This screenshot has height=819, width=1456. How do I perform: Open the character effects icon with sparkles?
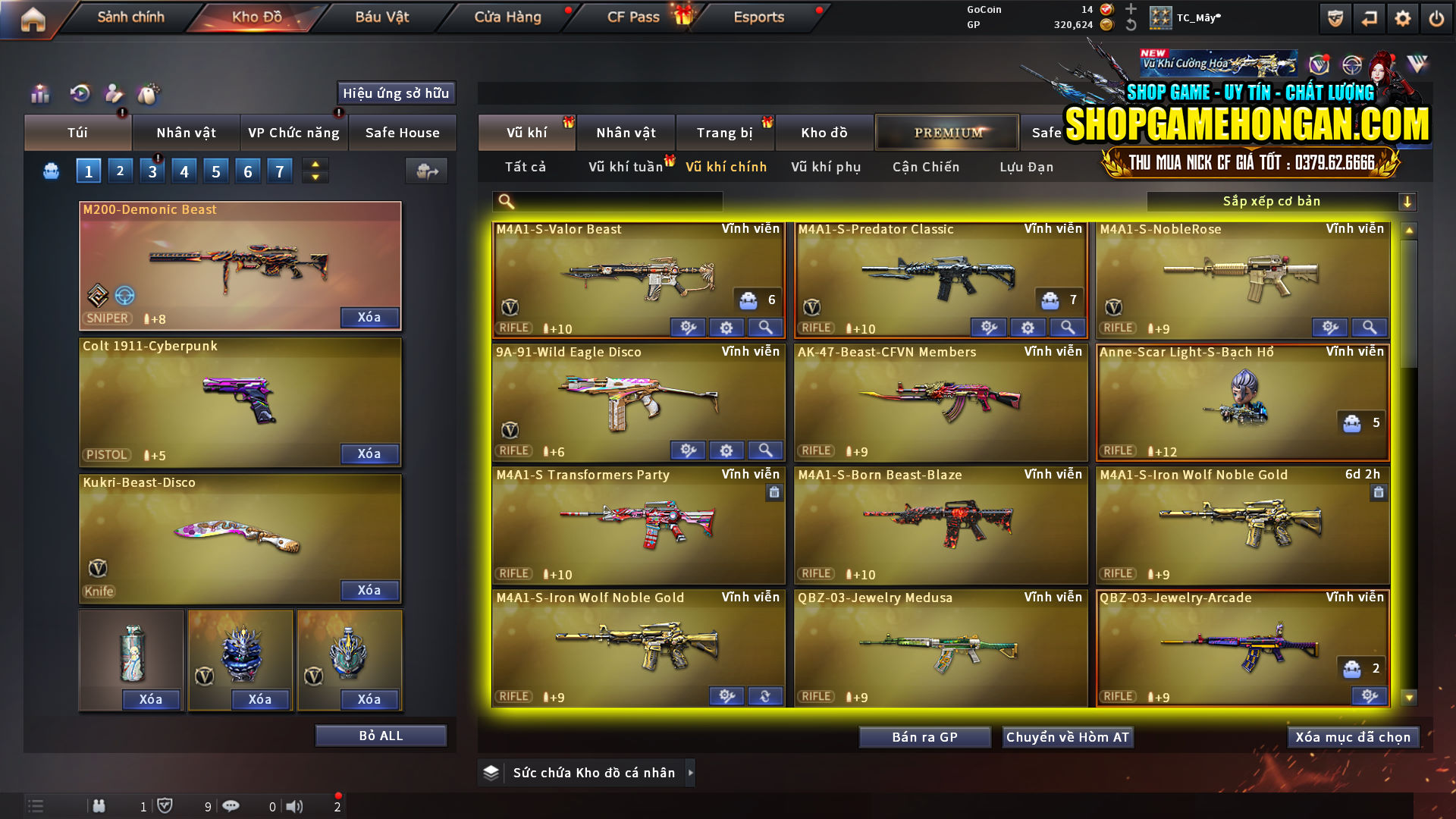(x=115, y=94)
